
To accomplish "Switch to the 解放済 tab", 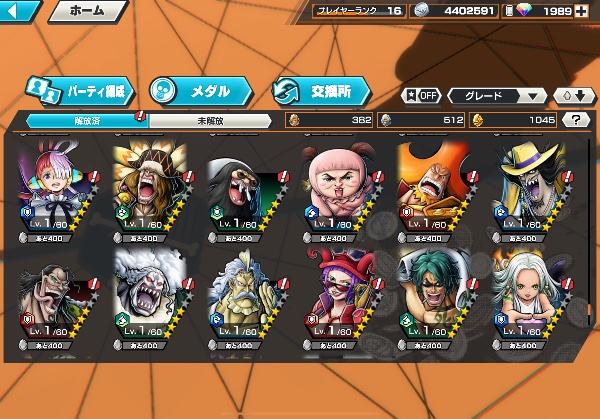I will coord(80,119).
